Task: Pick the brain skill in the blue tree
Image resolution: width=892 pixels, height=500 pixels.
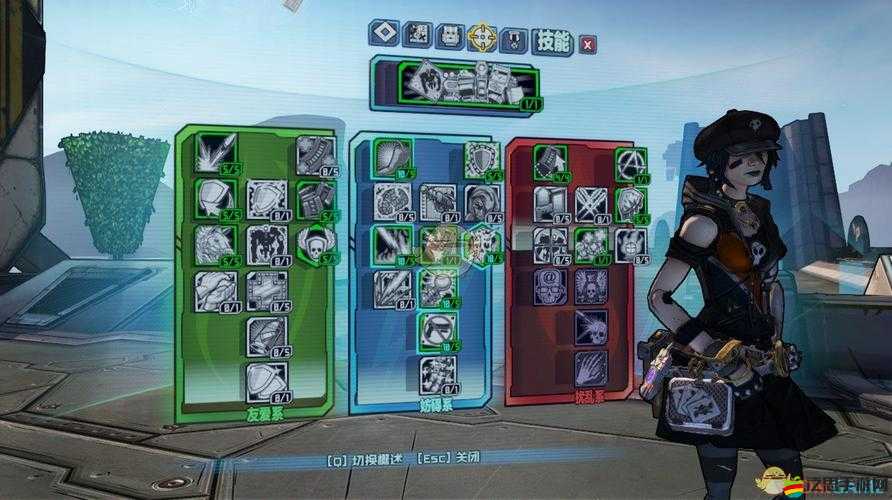Action: pos(390,200)
